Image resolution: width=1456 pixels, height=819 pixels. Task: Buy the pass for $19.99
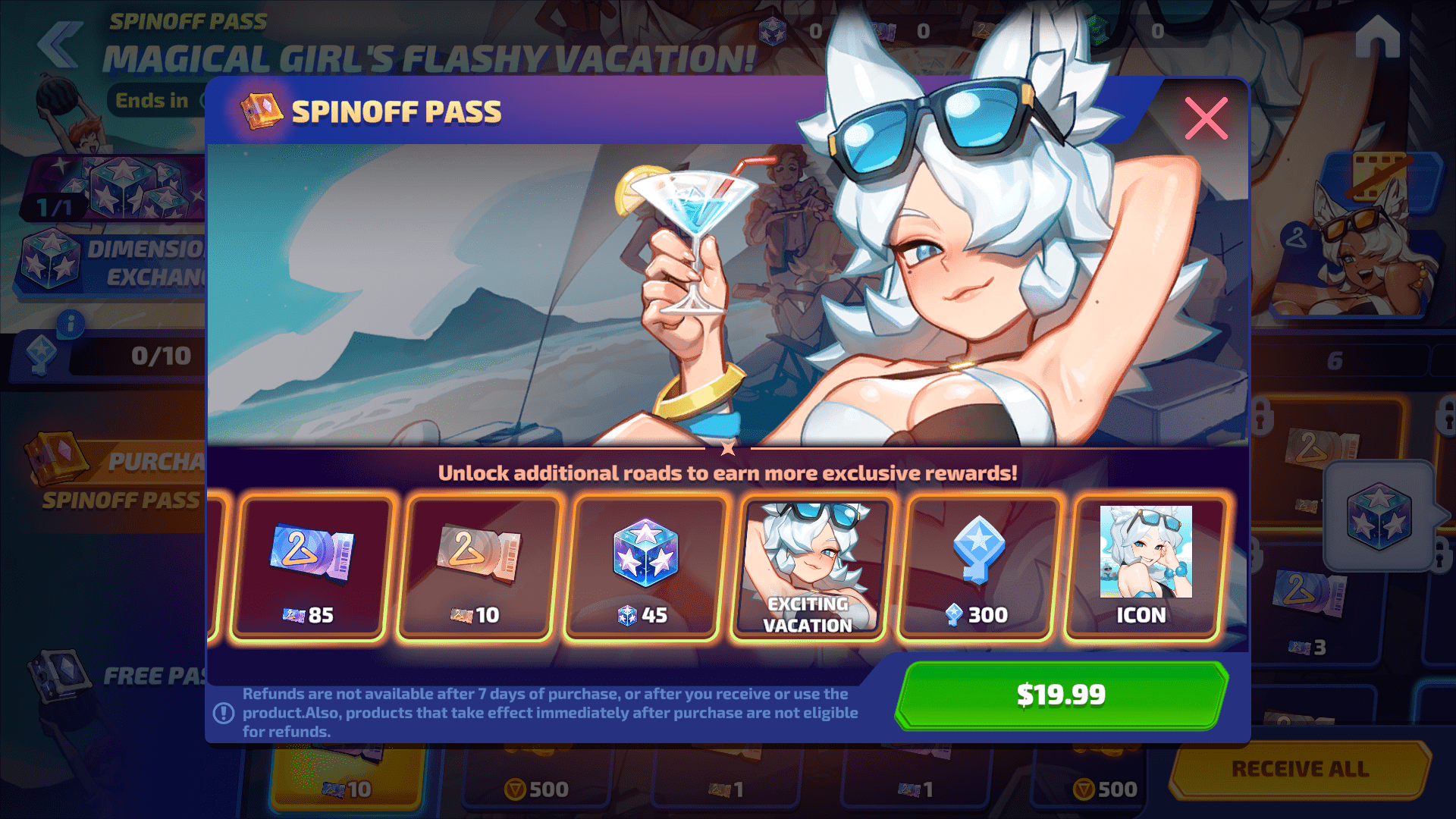point(1060,695)
